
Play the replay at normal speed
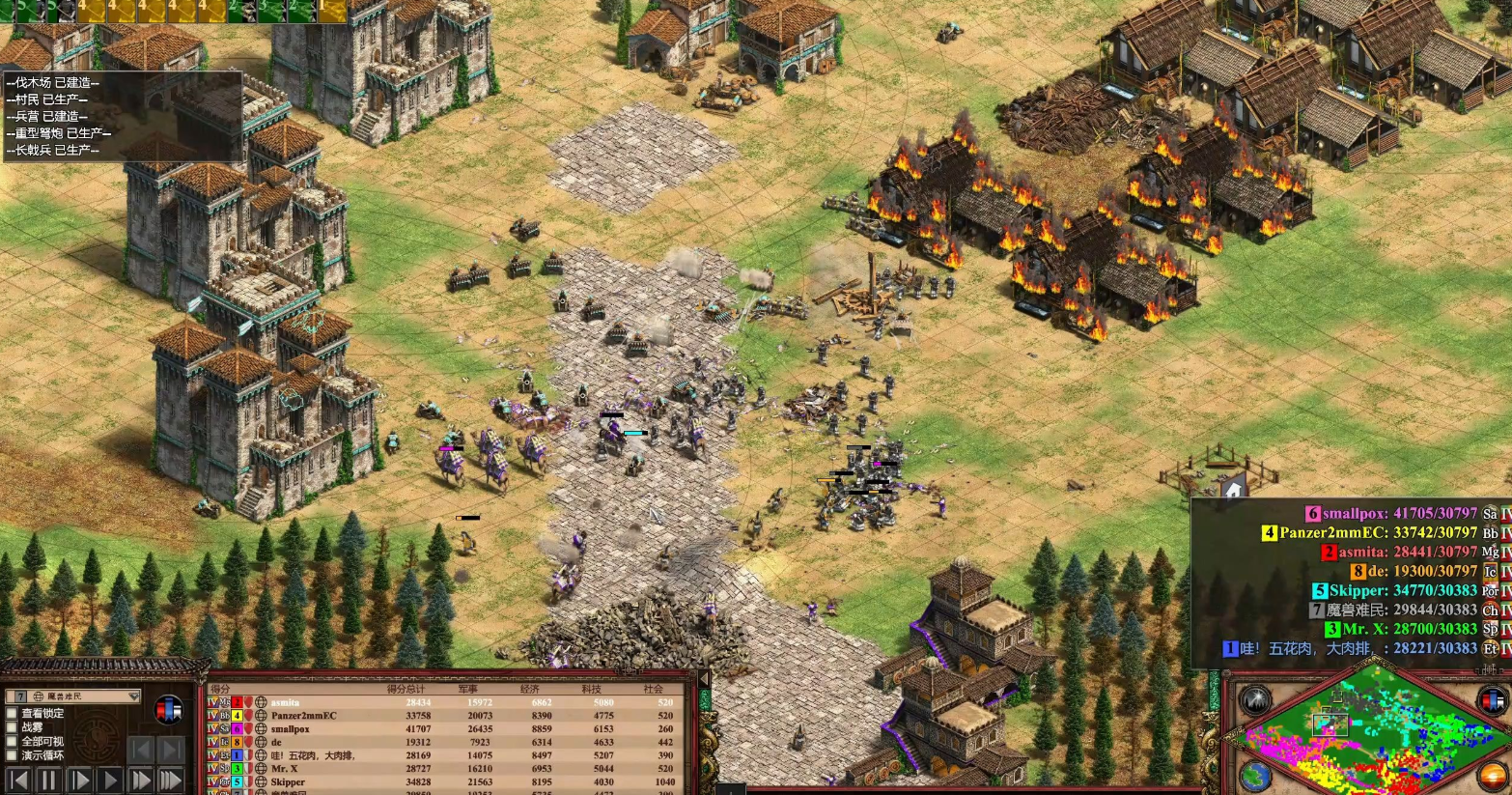click(110, 780)
